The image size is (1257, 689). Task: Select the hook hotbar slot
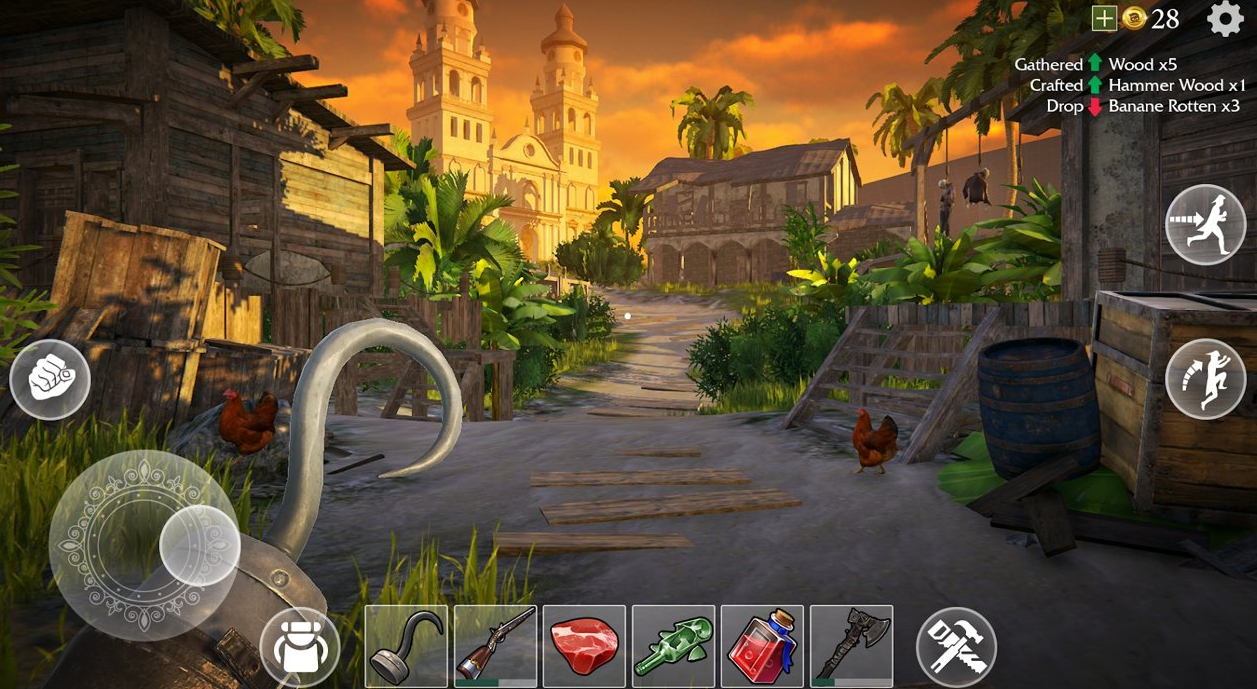pos(406,646)
